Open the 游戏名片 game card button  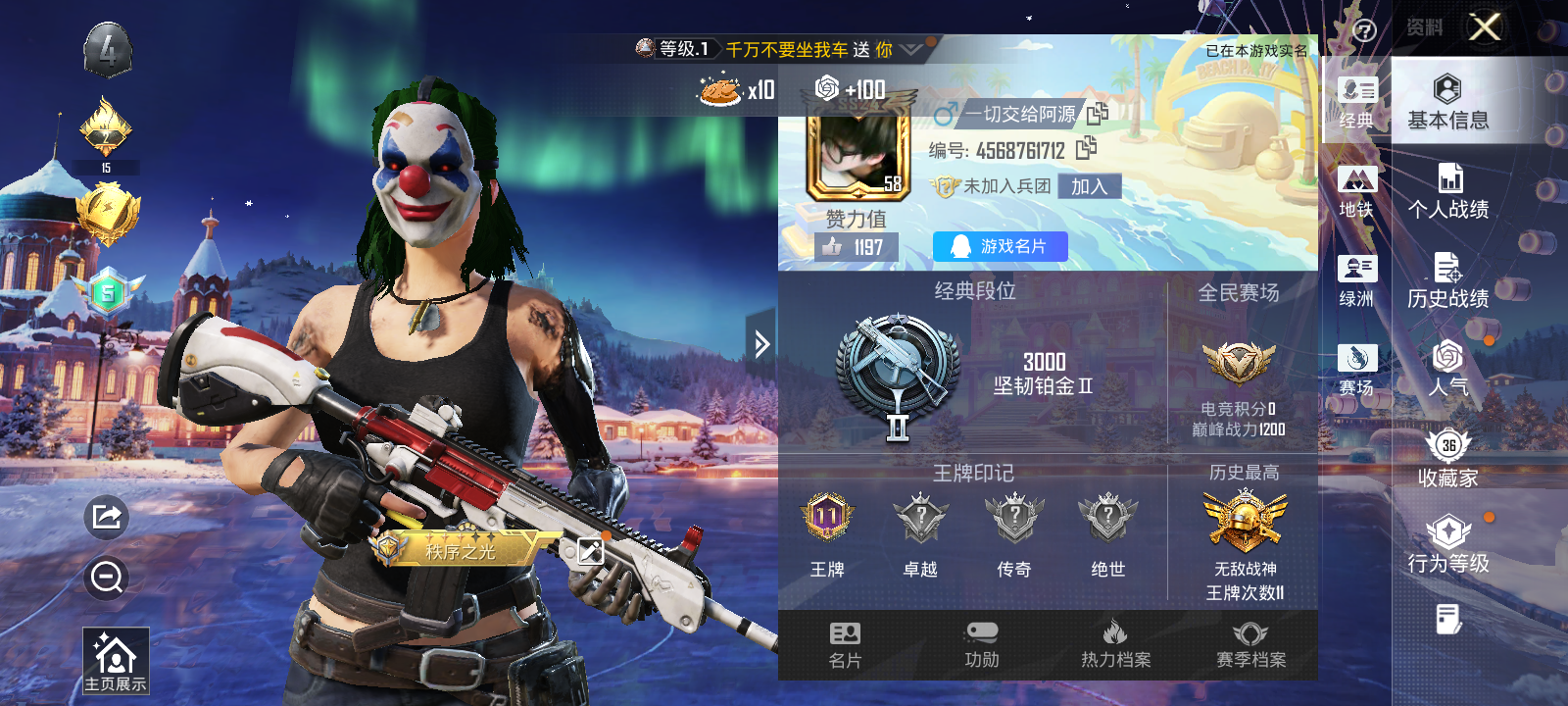tap(1000, 246)
